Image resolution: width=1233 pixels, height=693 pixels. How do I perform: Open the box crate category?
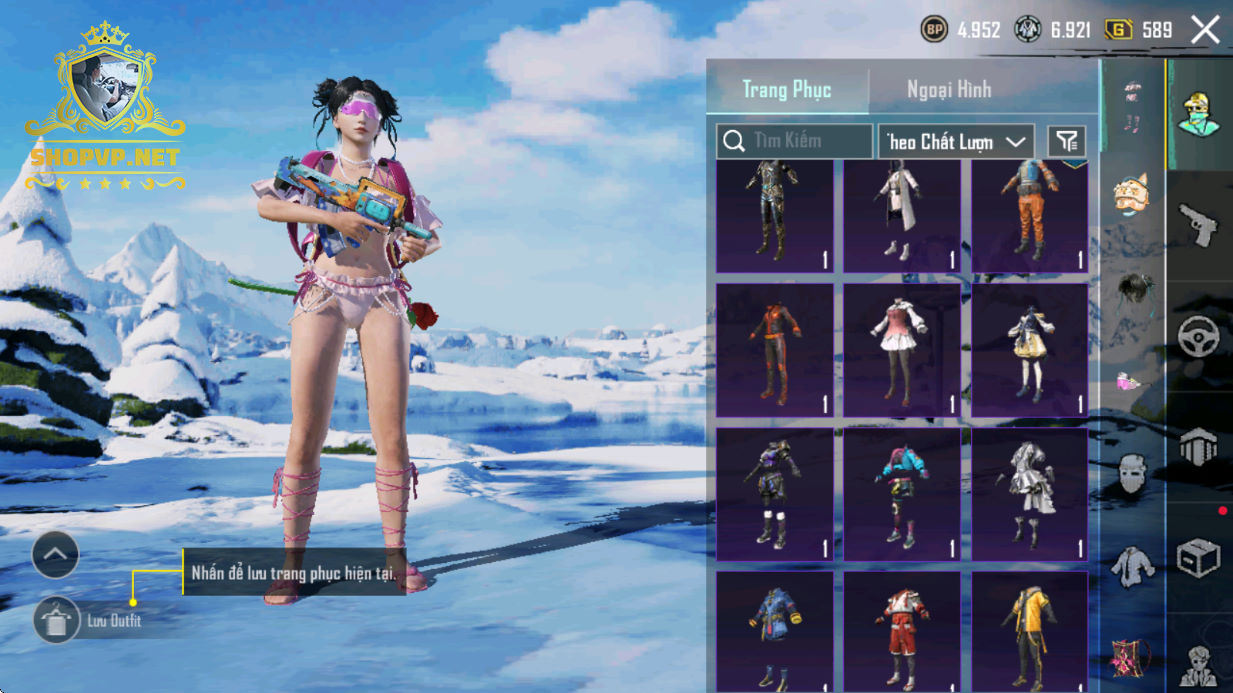[x=1198, y=559]
